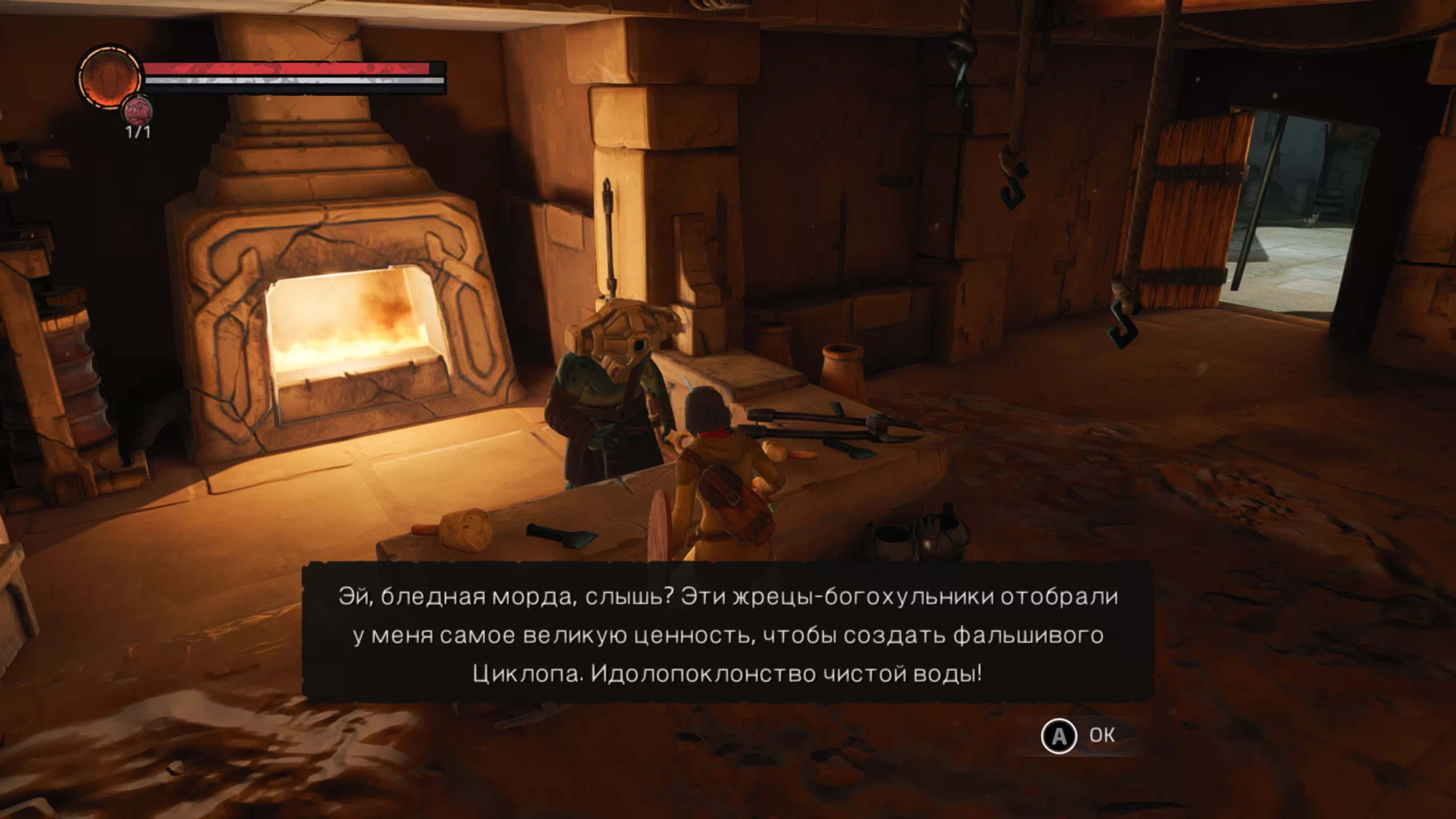Select the brain consumable item icon
This screenshot has height=819, width=1456.
click(138, 110)
